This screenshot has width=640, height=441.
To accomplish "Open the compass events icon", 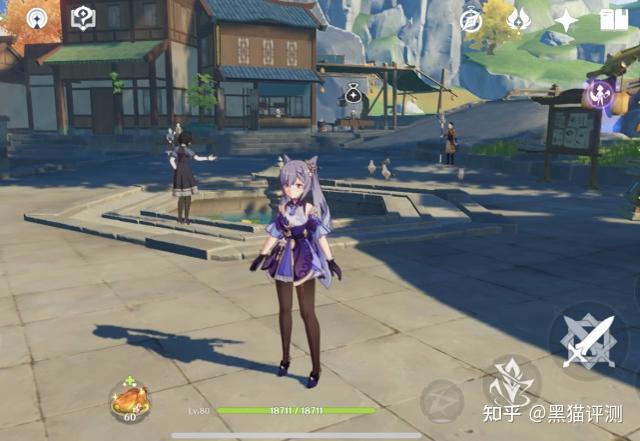I will (x=471, y=20).
